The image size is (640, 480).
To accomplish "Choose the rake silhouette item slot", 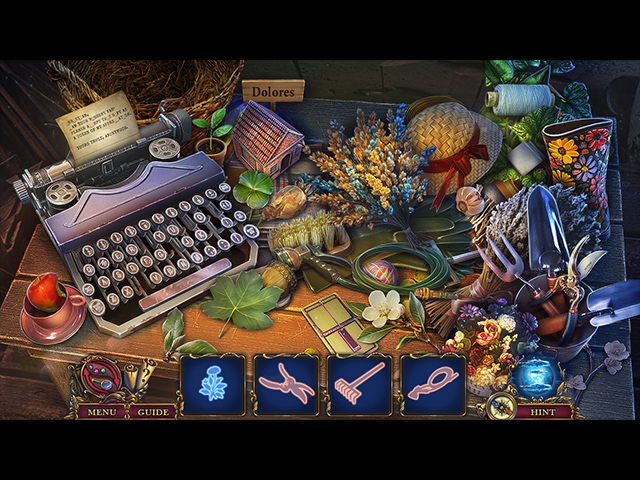I will pyautogui.click(x=360, y=384).
